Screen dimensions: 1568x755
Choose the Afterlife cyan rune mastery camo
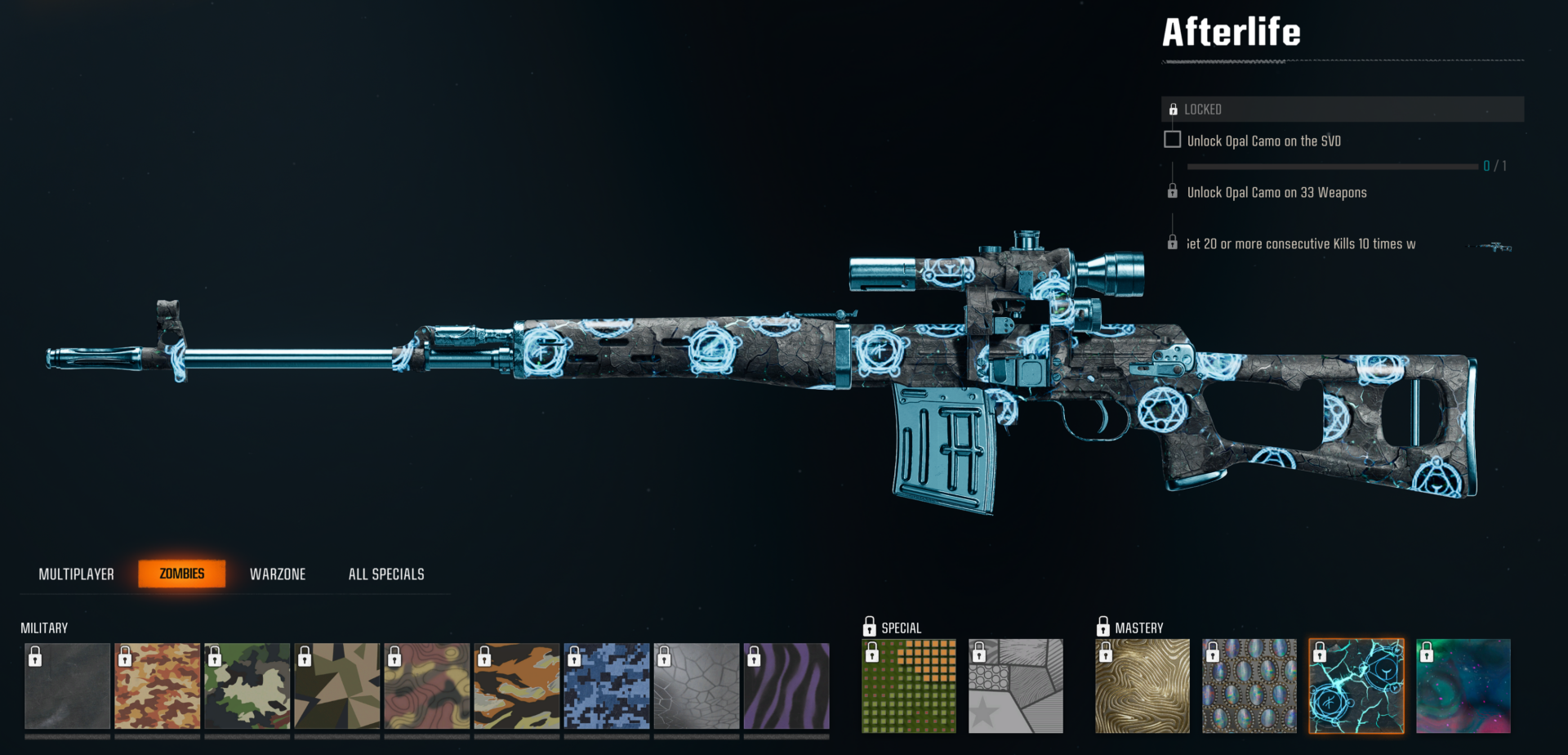pyautogui.click(x=1356, y=686)
